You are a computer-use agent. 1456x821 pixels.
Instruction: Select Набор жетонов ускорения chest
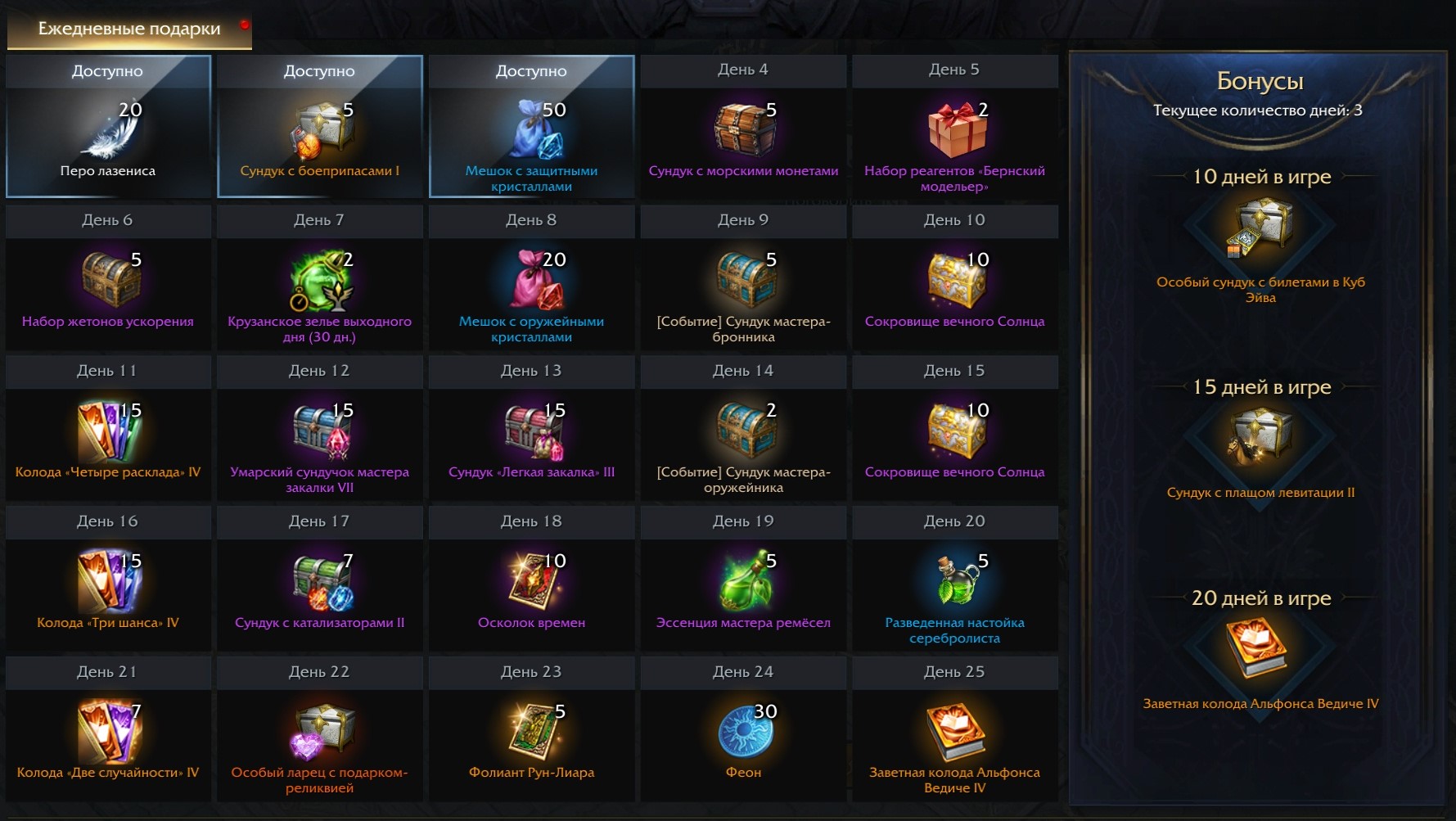point(108,282)
